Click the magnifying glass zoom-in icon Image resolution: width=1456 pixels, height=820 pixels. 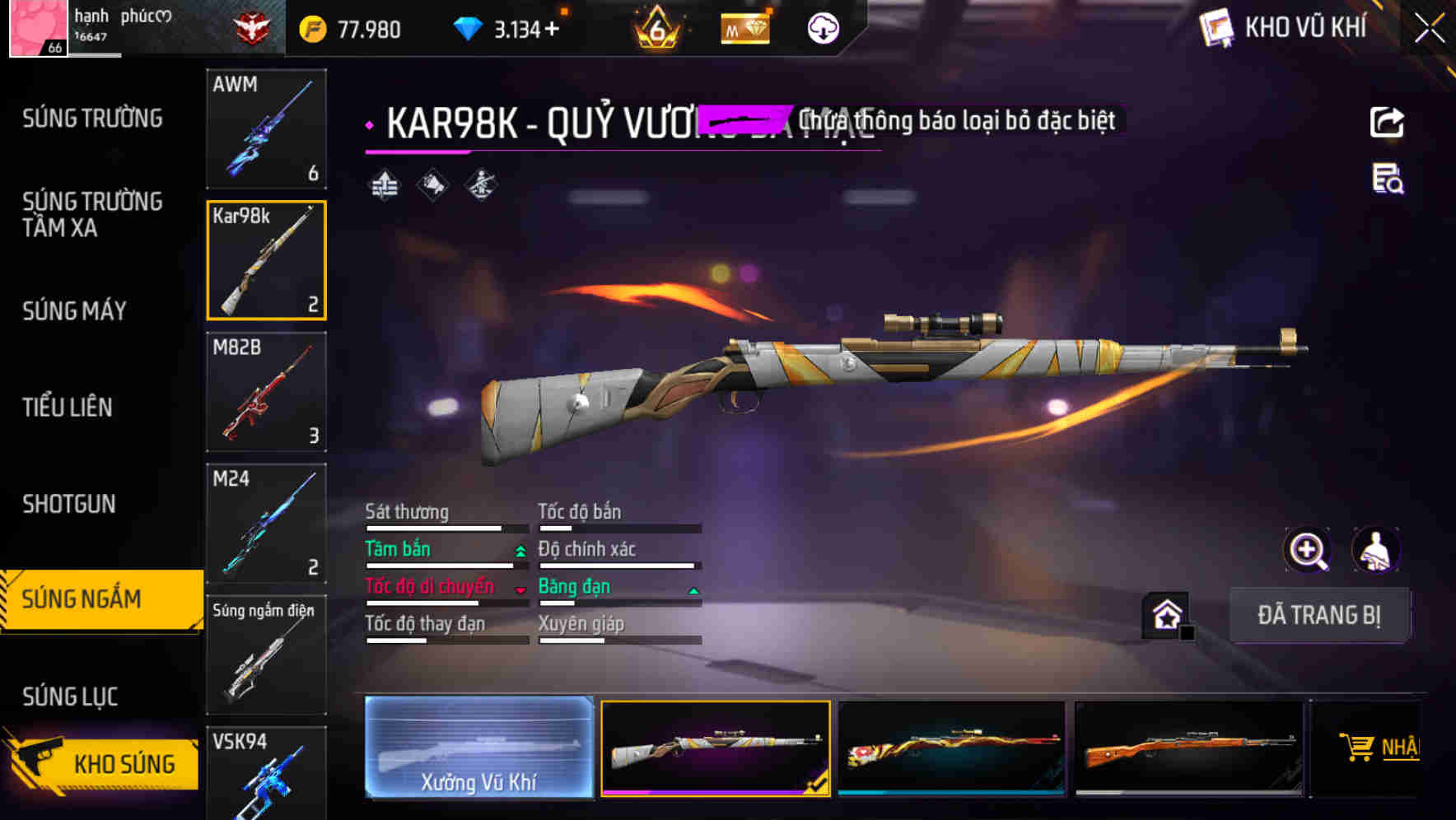(x=1306, y=550)
